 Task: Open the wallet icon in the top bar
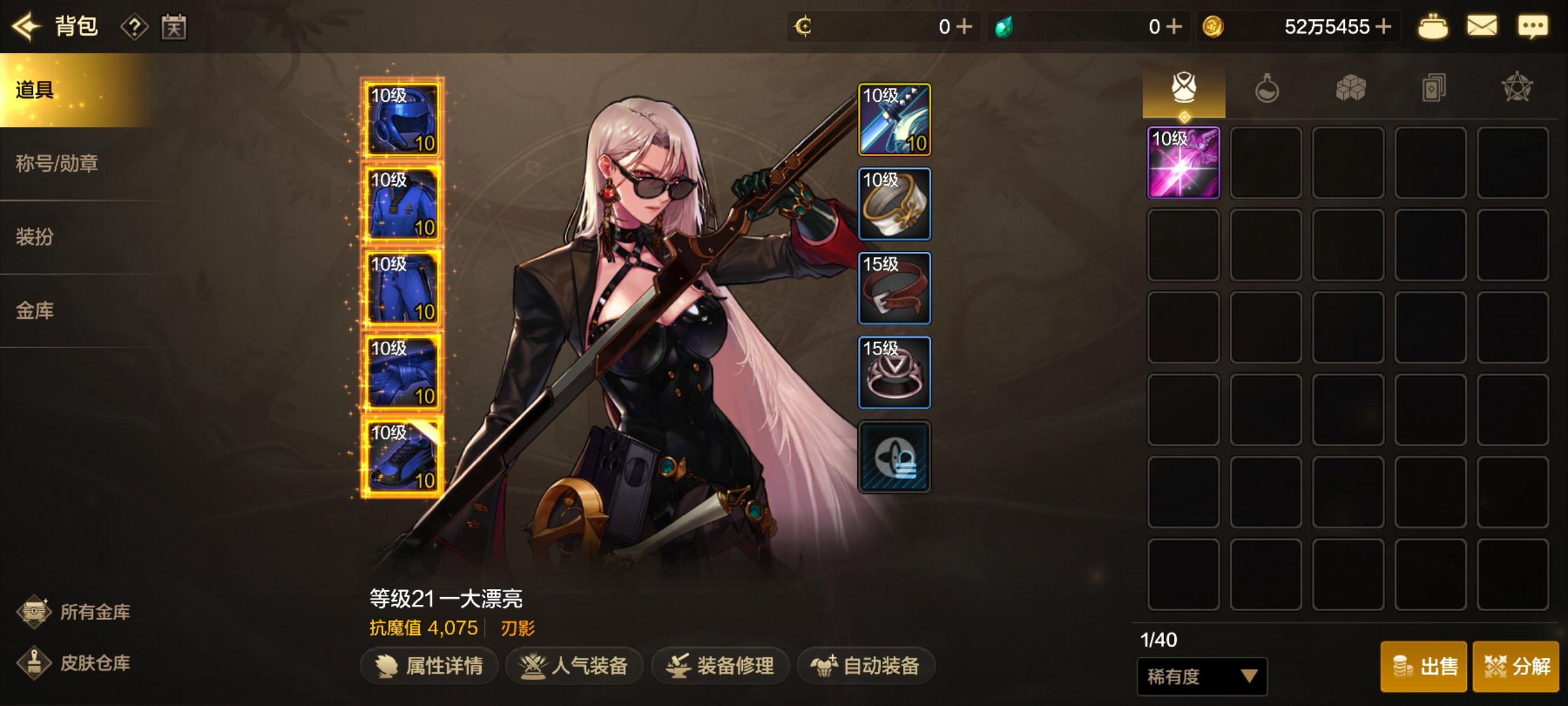click(1434, 27)
